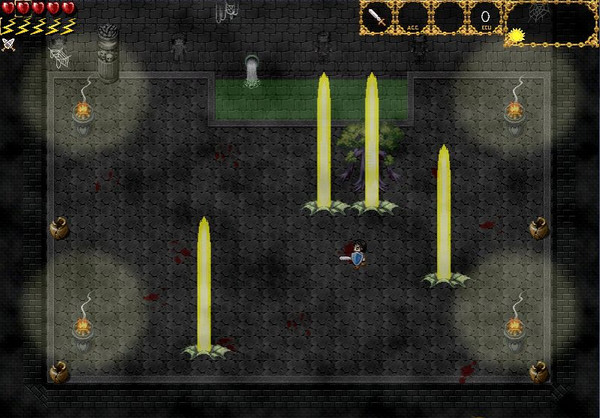Click the crossed swords status icon
Image resolution: width=600 pixels, height=418 pixels.
pos(9,43)
